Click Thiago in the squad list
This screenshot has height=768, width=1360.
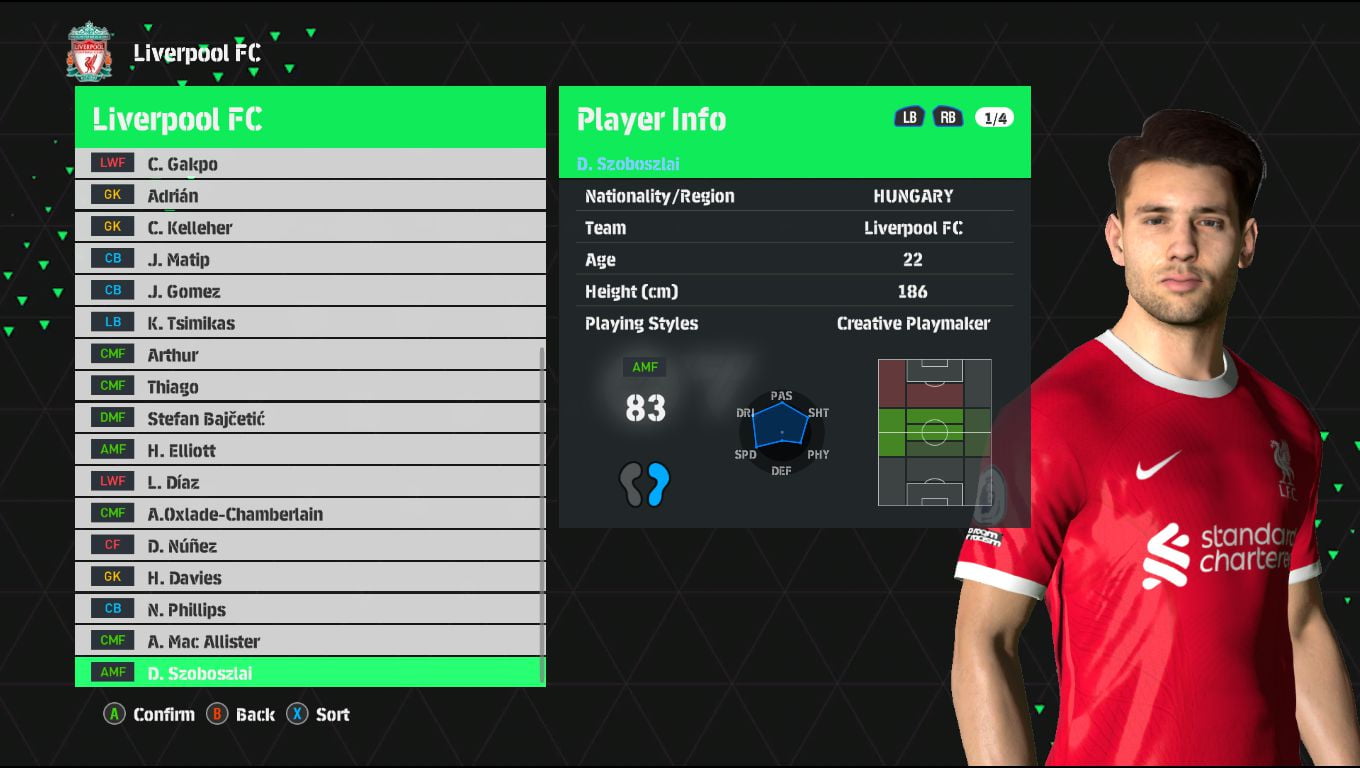click(310, 387)
